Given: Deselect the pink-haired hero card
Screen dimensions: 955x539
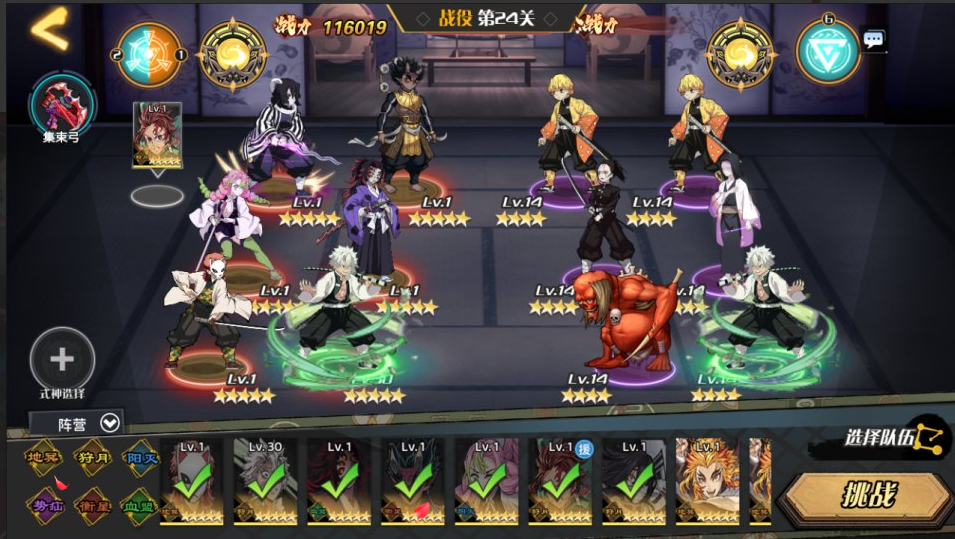Looking at the screenshot, I should click(487, 481).
